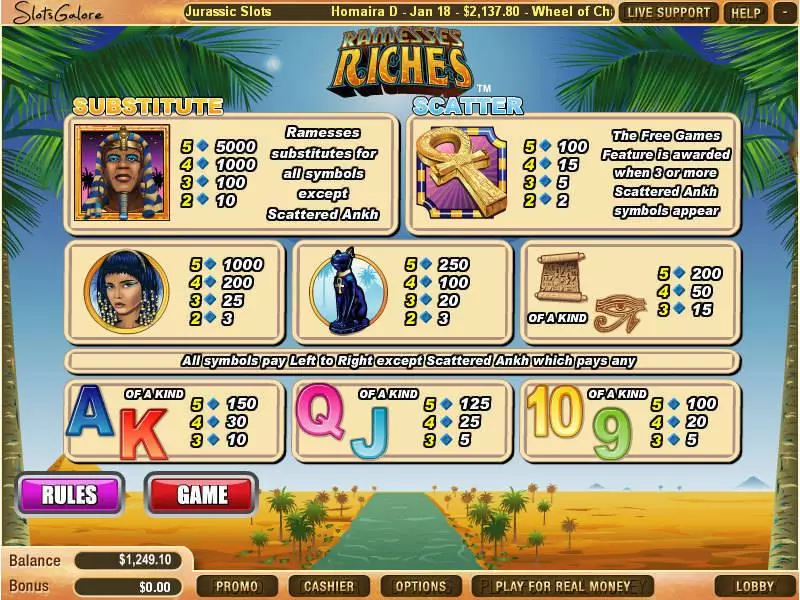
Task: Open the OPTIONS panel
Action: click(x=421, y=586)
